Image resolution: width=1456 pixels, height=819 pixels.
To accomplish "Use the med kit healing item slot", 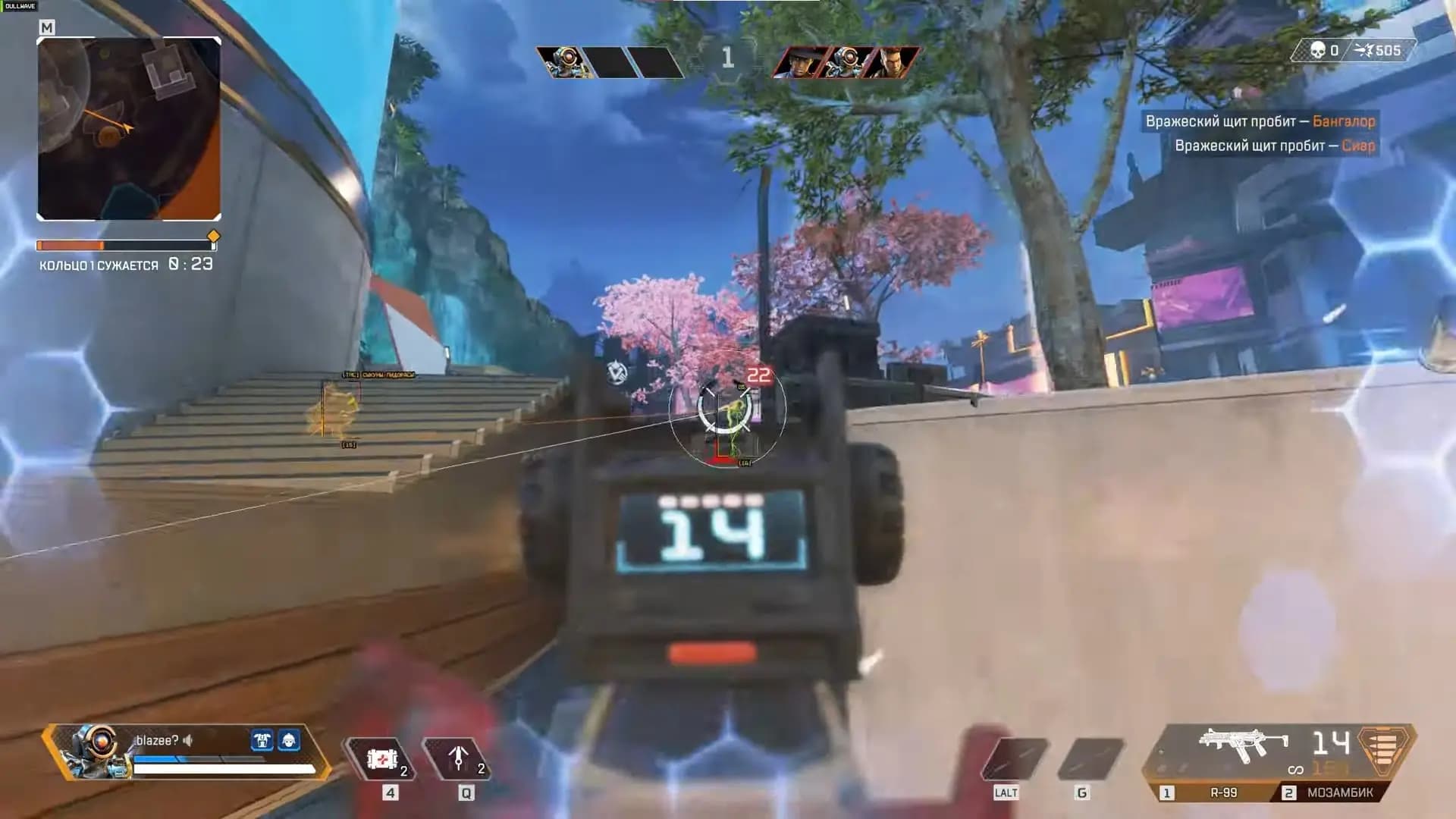I will [382, 758].
